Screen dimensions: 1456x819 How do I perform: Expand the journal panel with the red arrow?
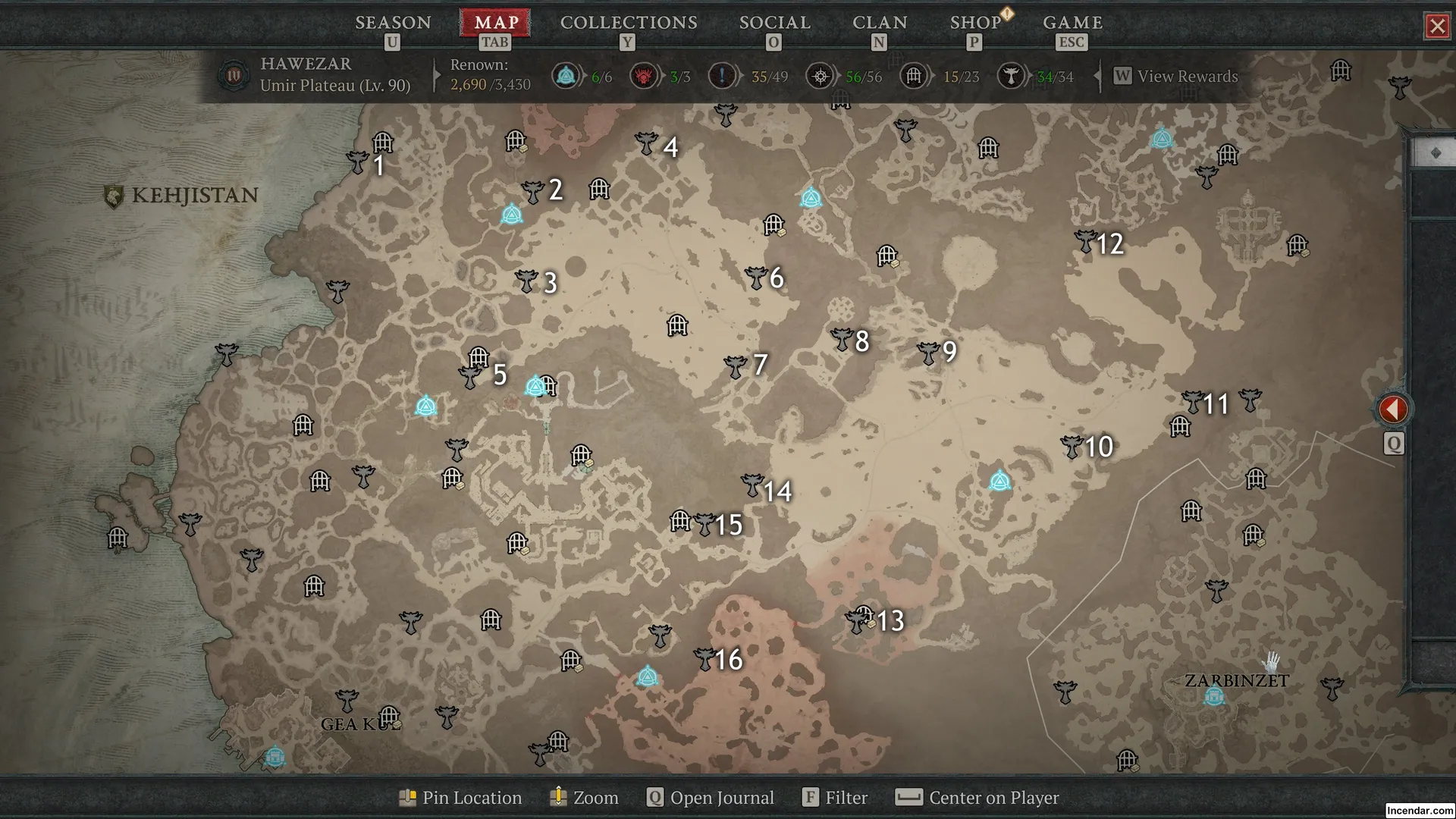tap(1393, 409)
